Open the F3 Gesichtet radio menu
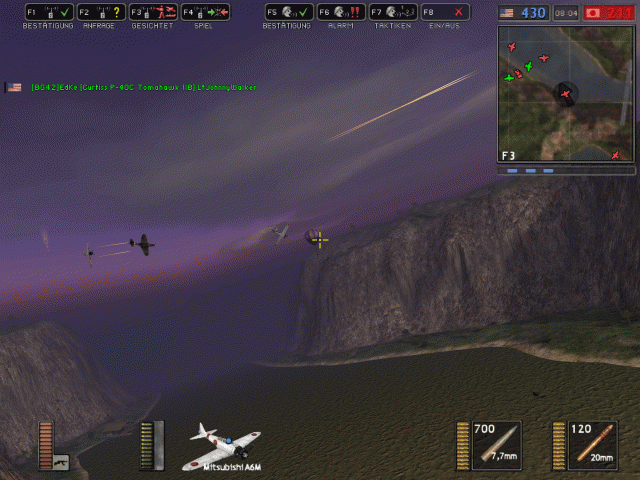The width and height of the screenshot is (640, 480). coord(152,12)
